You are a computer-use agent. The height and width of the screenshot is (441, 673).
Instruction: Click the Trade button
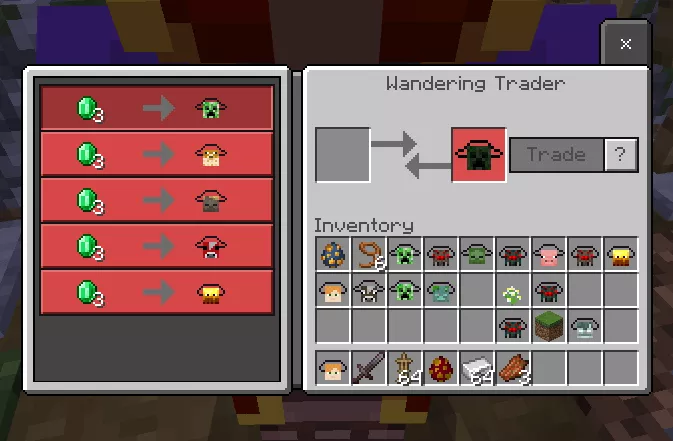556,155
